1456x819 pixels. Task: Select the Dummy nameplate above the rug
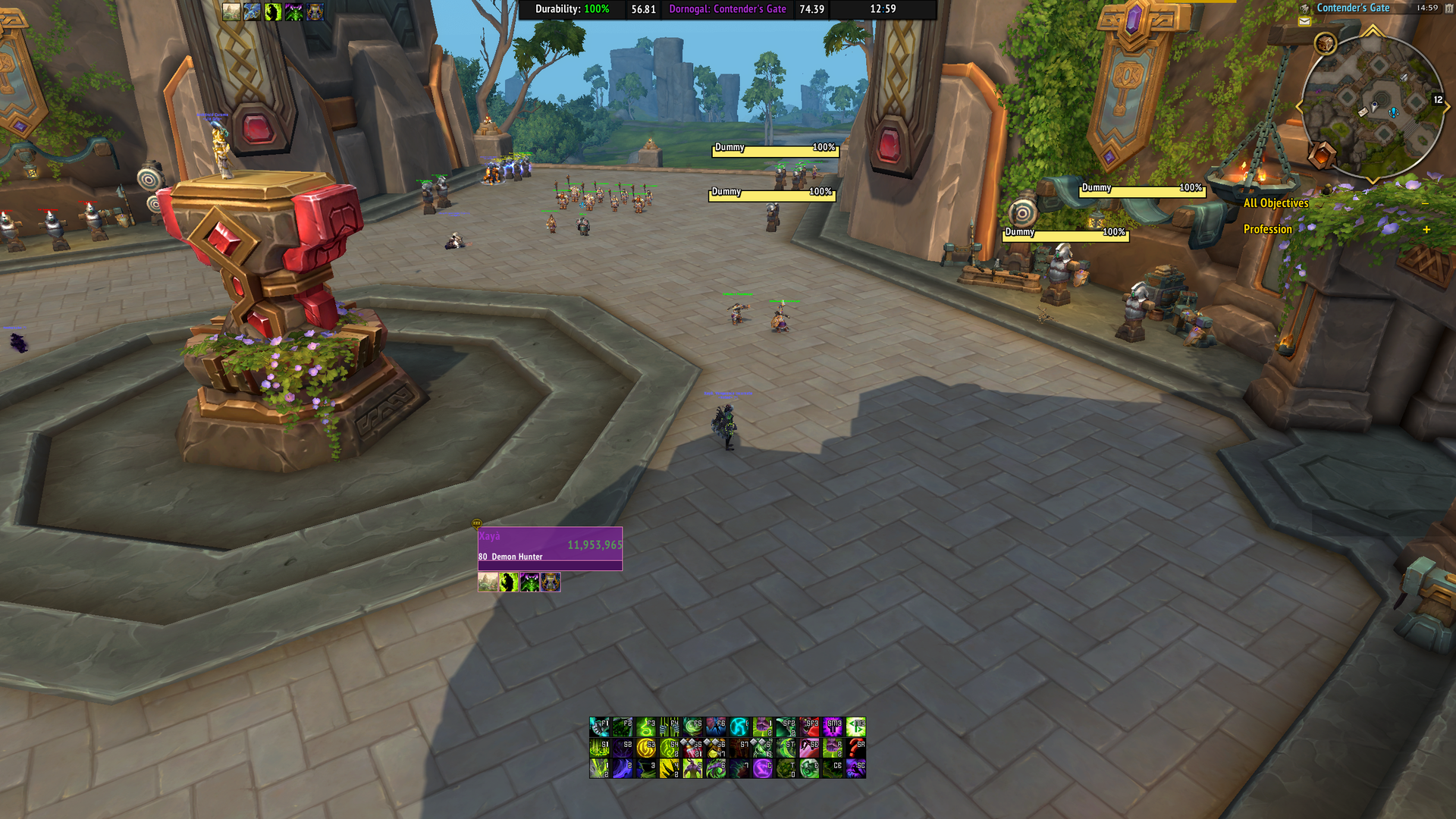[x=1141, y=190]
